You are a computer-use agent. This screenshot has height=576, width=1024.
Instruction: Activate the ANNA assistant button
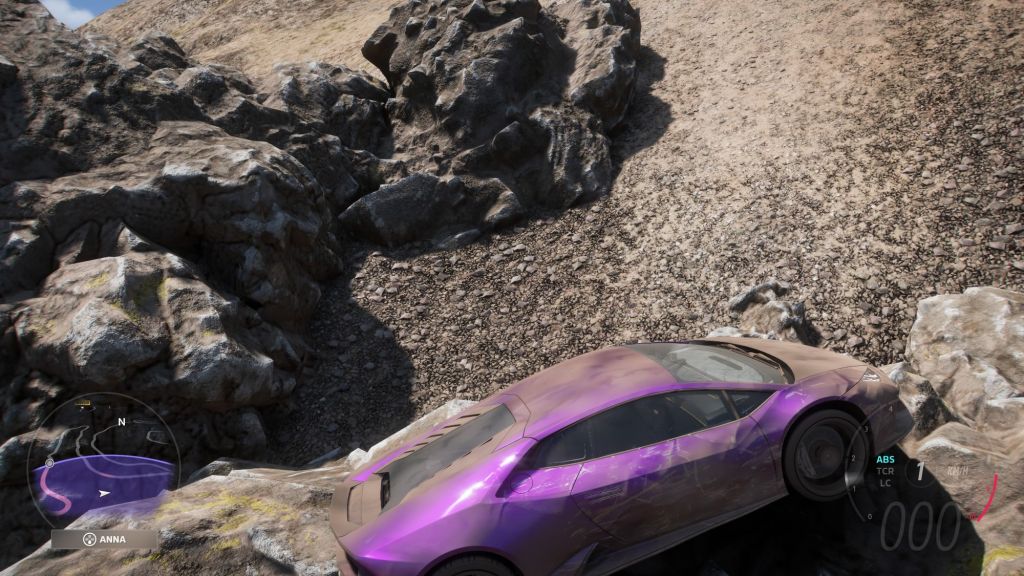104,539
